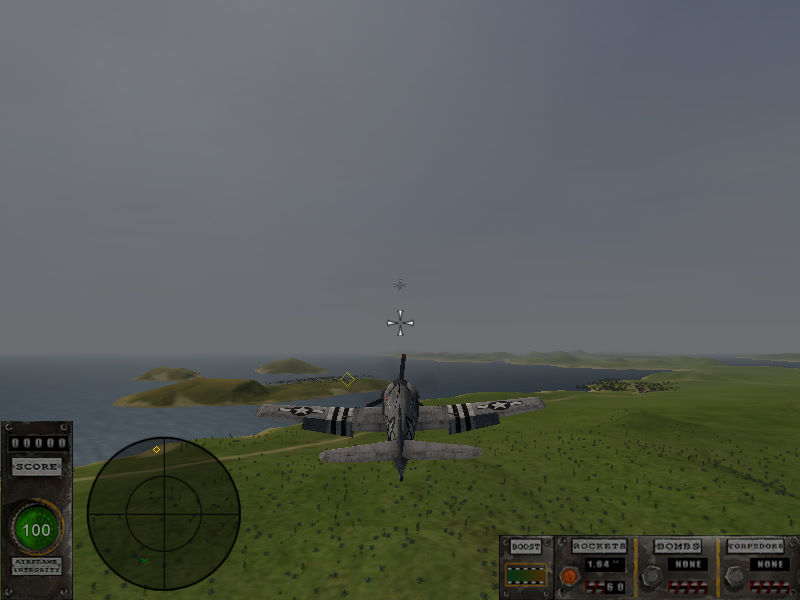Viewport: 800px width, 600px height.
Task: Select the yellow diamond marker on radar
Action: point(156,450)
